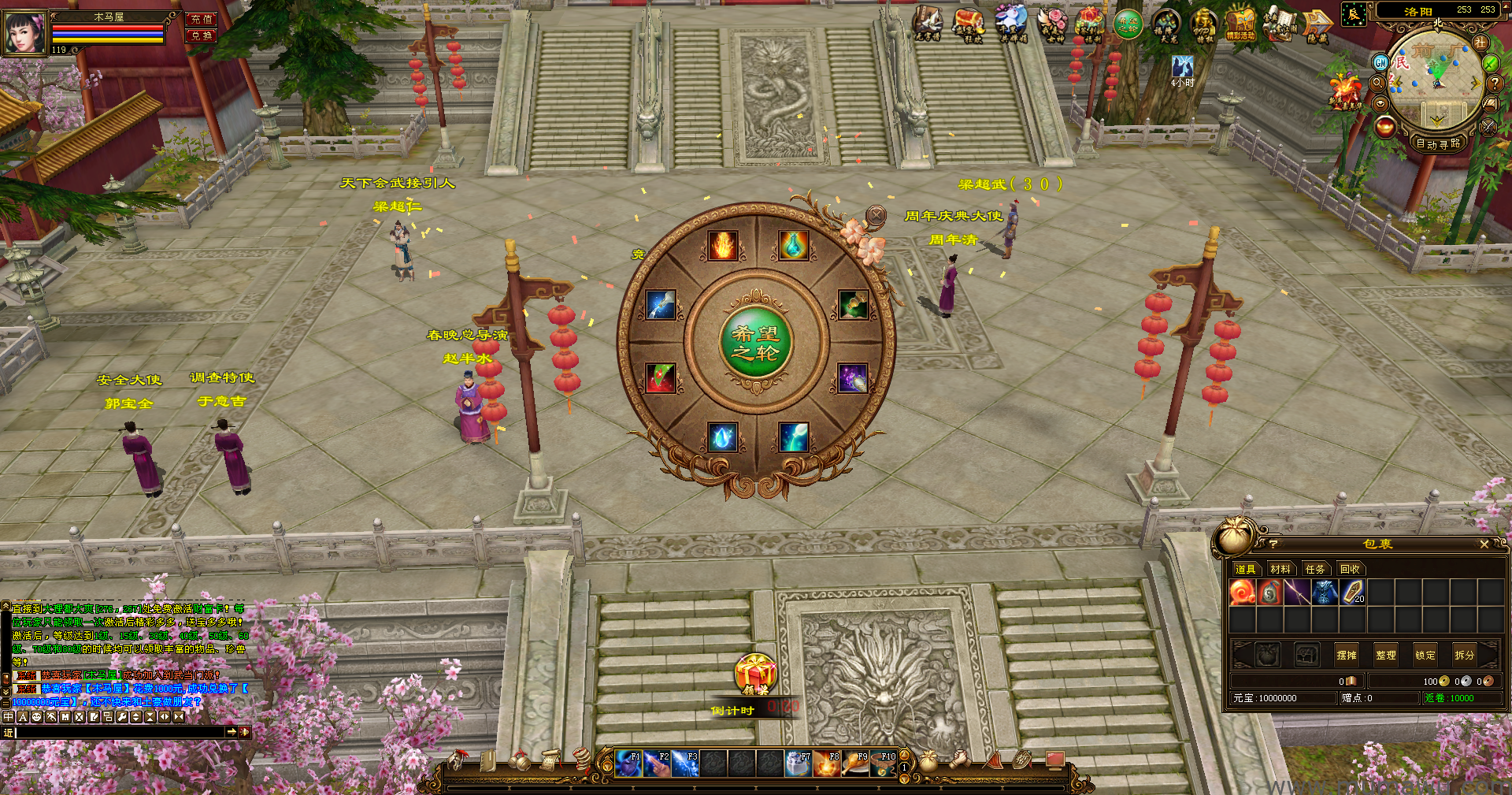This screenshot has height=795, width=1512.
Task: Click the 自动寻路 auto-pathfinding button
Action: pos(1438,143)
